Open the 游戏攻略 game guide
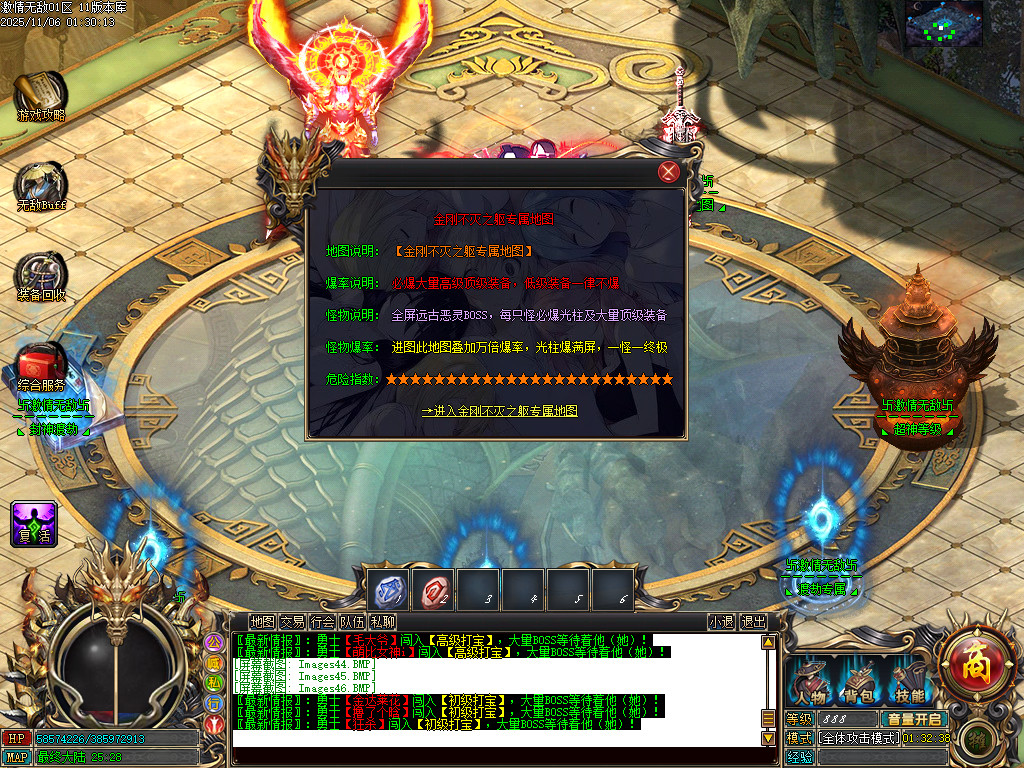 [x=41, y=96]
